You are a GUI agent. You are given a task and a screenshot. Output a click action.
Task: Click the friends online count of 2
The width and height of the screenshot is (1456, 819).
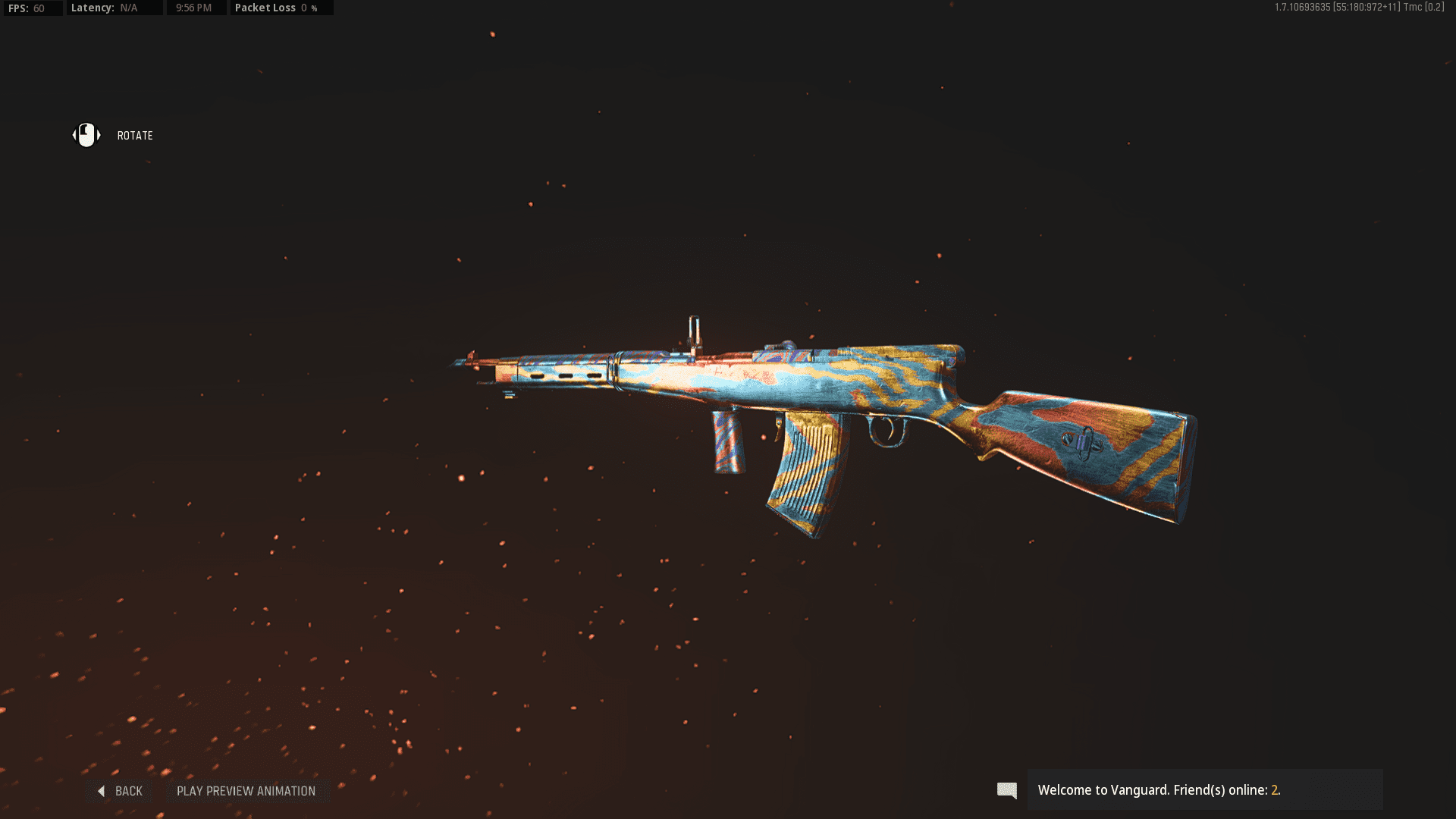[x=1276, y=789]
